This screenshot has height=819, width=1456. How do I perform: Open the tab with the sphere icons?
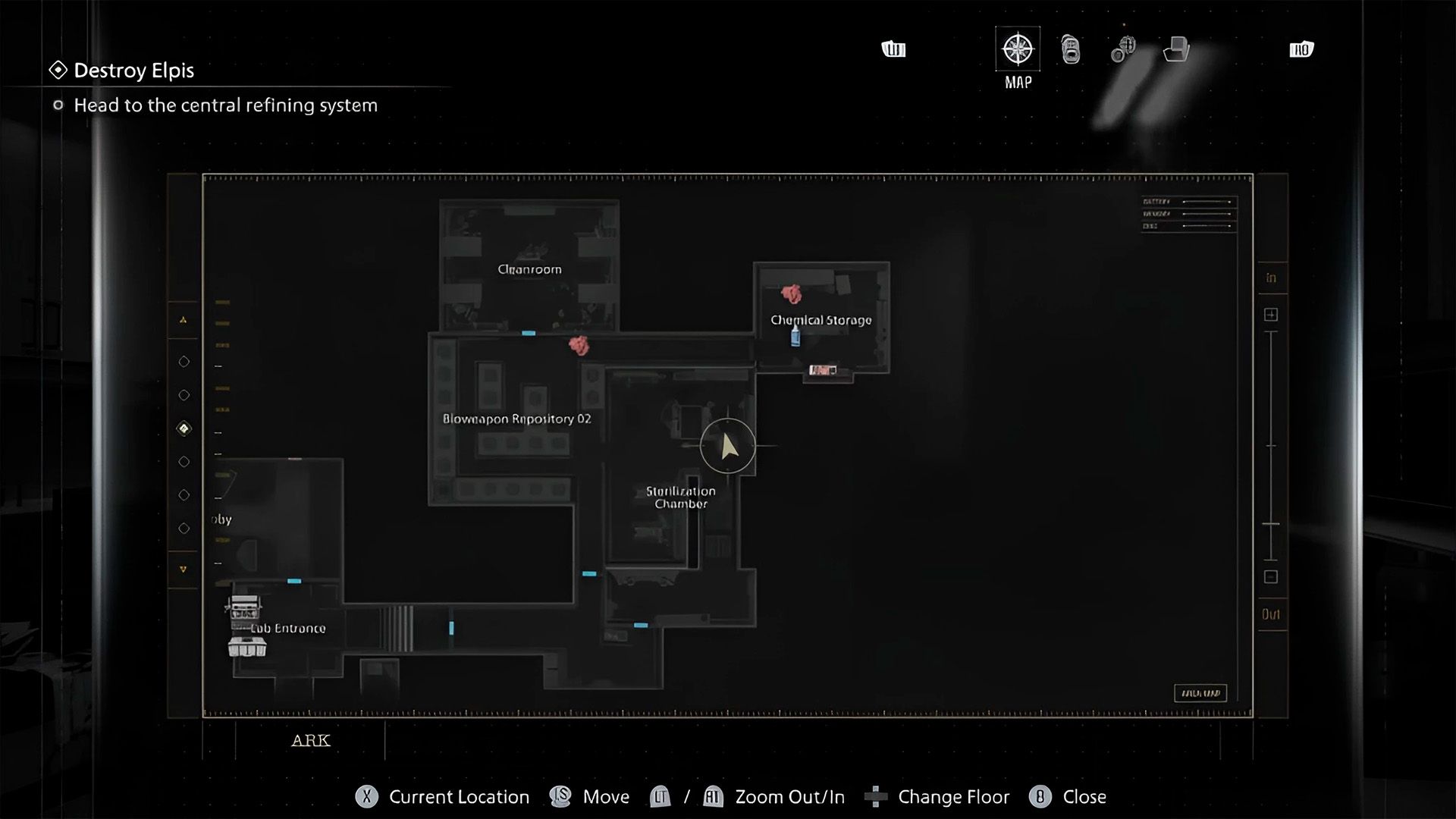[1123, 50]
